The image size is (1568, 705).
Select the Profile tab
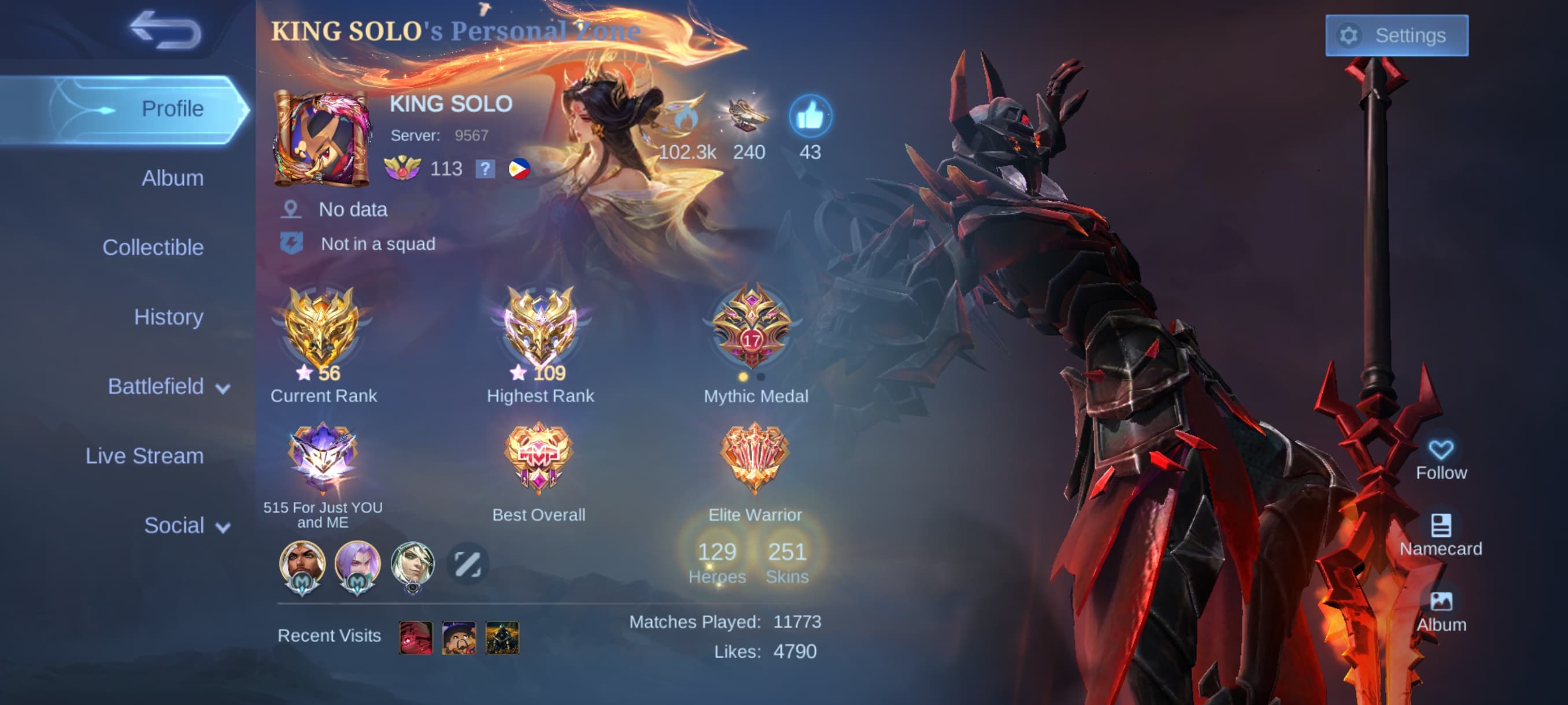coord(172,109)
